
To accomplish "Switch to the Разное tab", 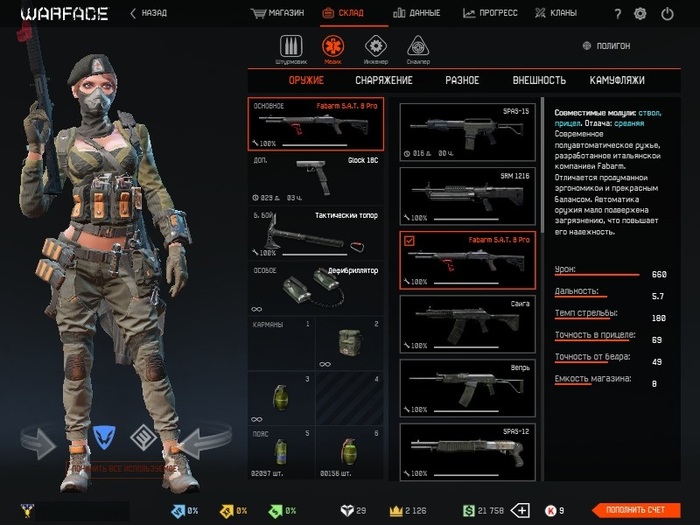I will pyautogui.click(x=462, y=80).
